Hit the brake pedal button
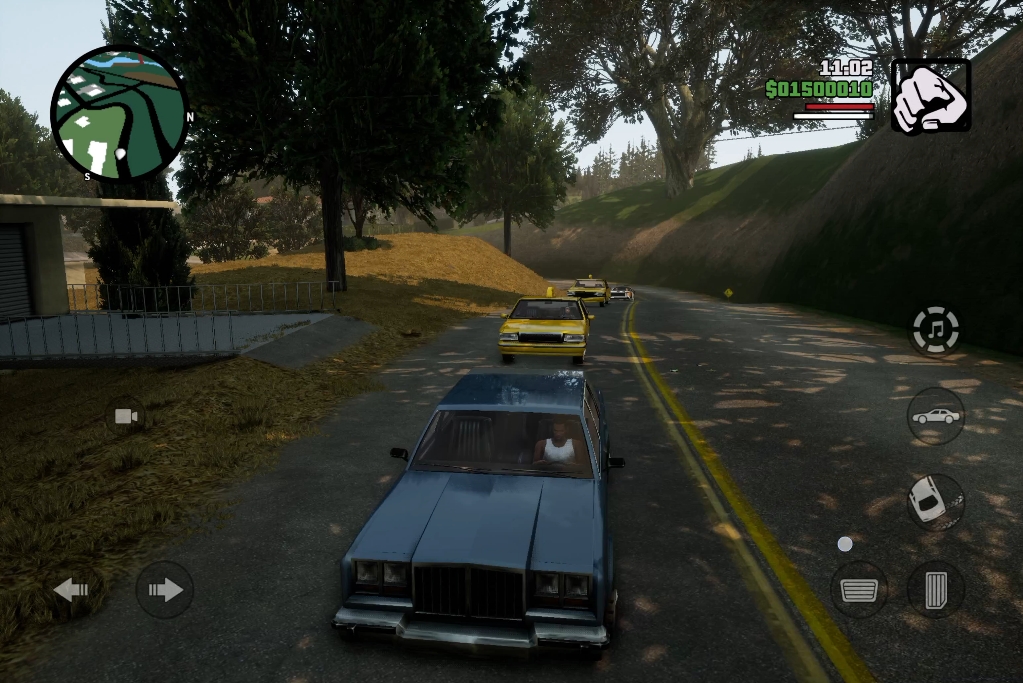The width and height of the screenshot is (1023, 683). (859, 590)
